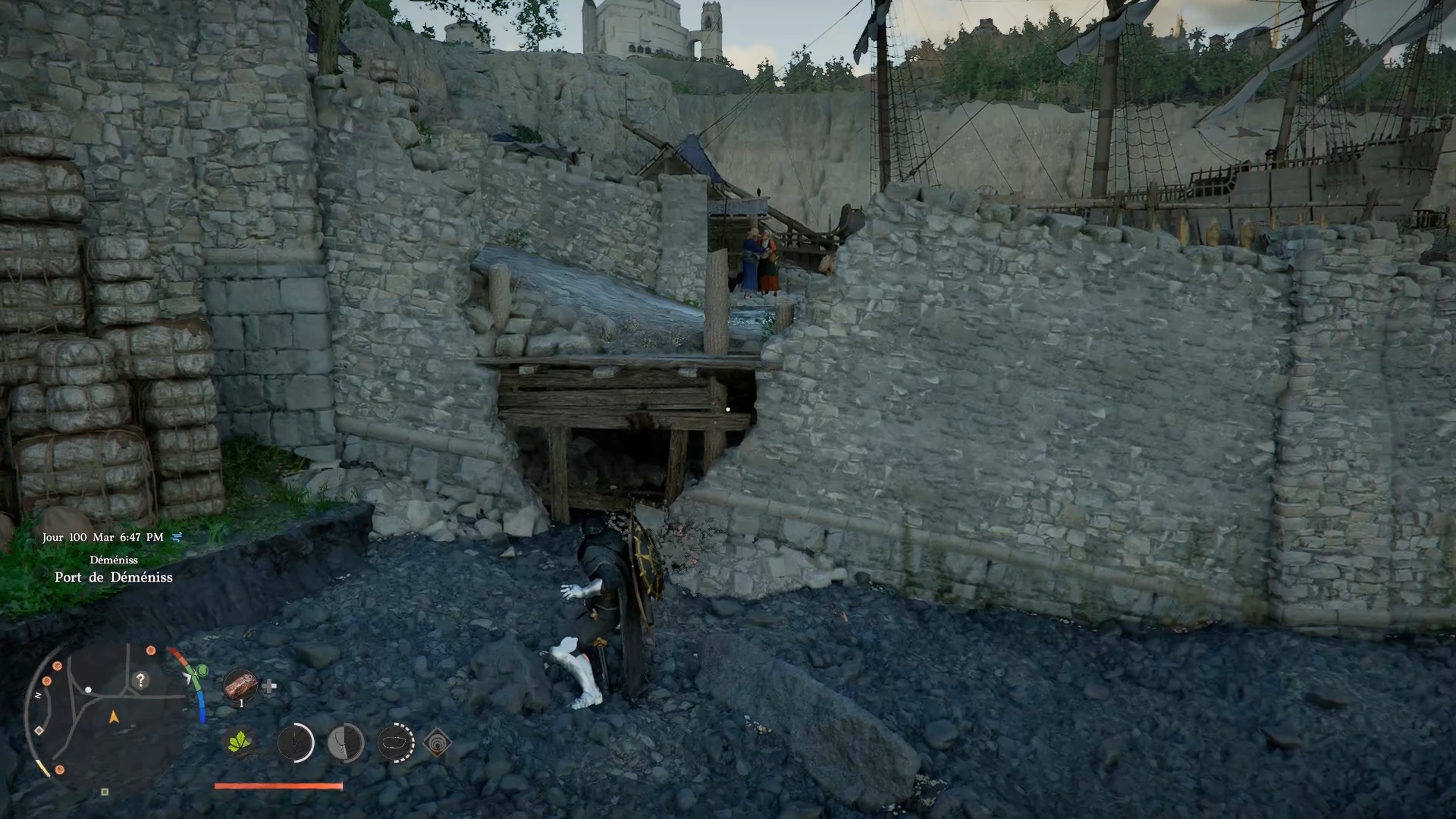Click the plus icon beside the meat slot
1456x819 pixels.
click(x=269, y=687)
